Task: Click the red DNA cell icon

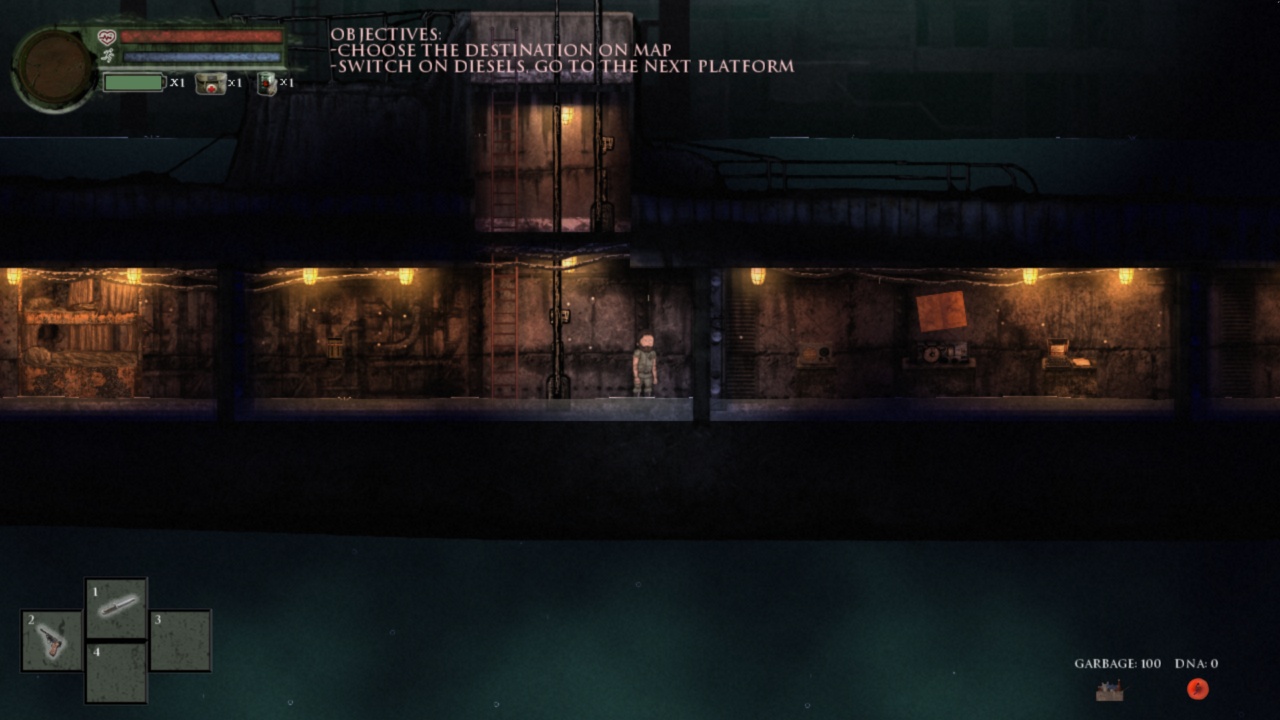Action: coord(1198,689)
